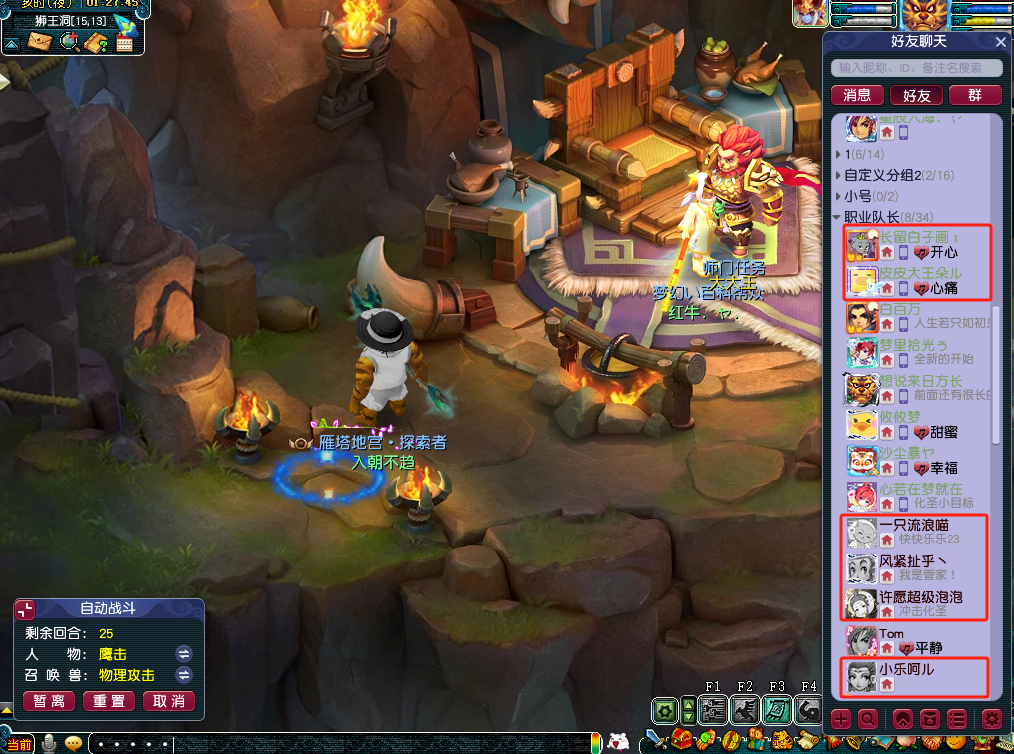The width and height of the screenshot is (1014, 754).
Task: Cancel auto-battle with the 取消 button
Action: (169, 701)
